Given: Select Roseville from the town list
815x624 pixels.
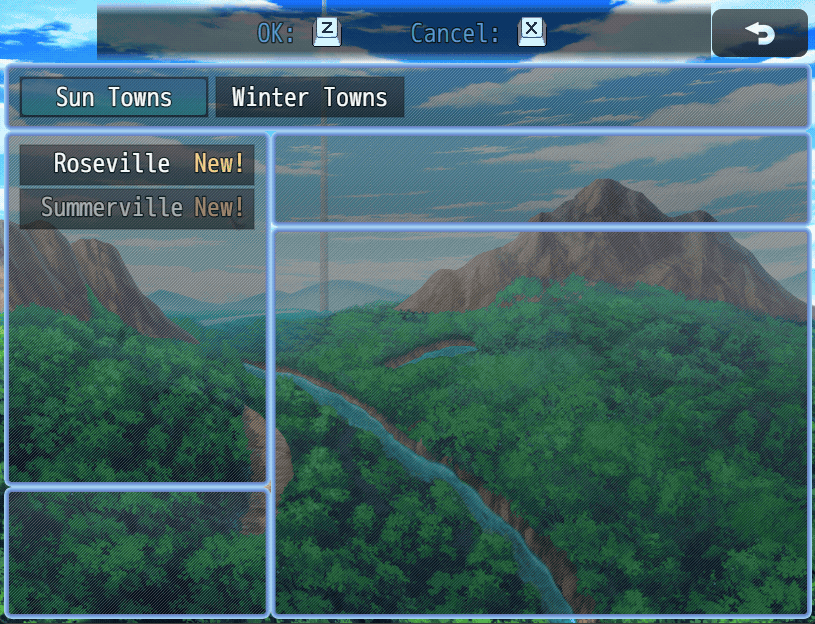Looking at the screenshot, I should pyautogui.click(x=137, y=164).
